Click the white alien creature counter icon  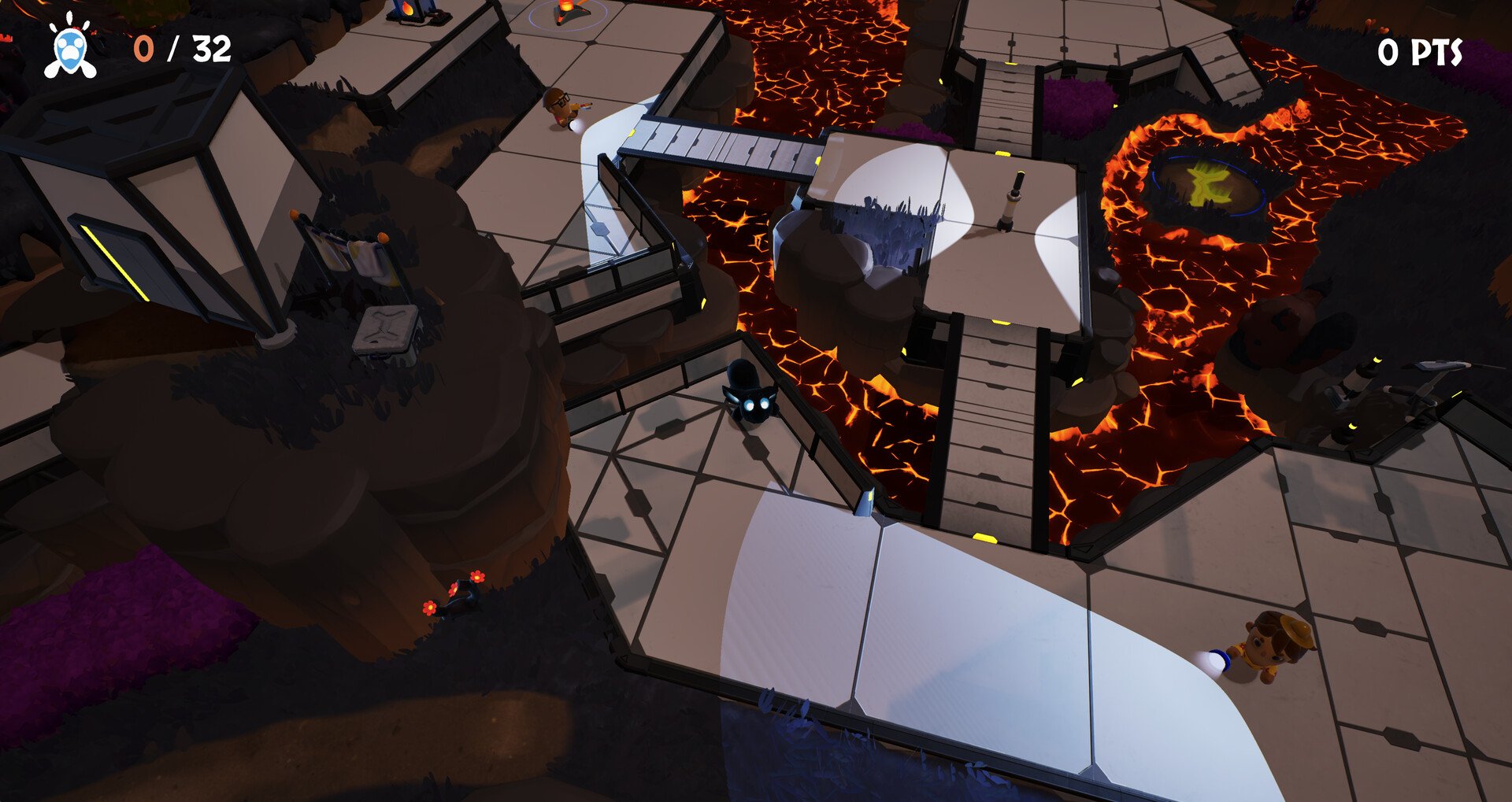click(x=71, y=50)
